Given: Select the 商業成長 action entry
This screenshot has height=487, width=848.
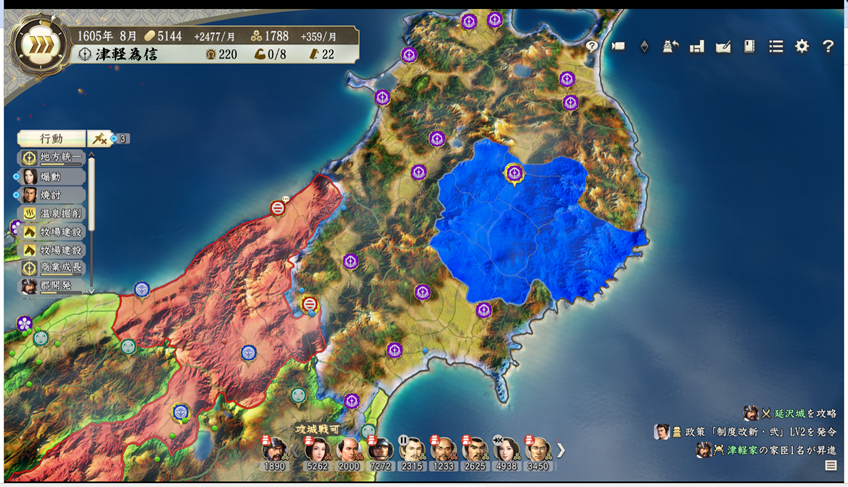Looking at the screenshot, I should [53, 268].
